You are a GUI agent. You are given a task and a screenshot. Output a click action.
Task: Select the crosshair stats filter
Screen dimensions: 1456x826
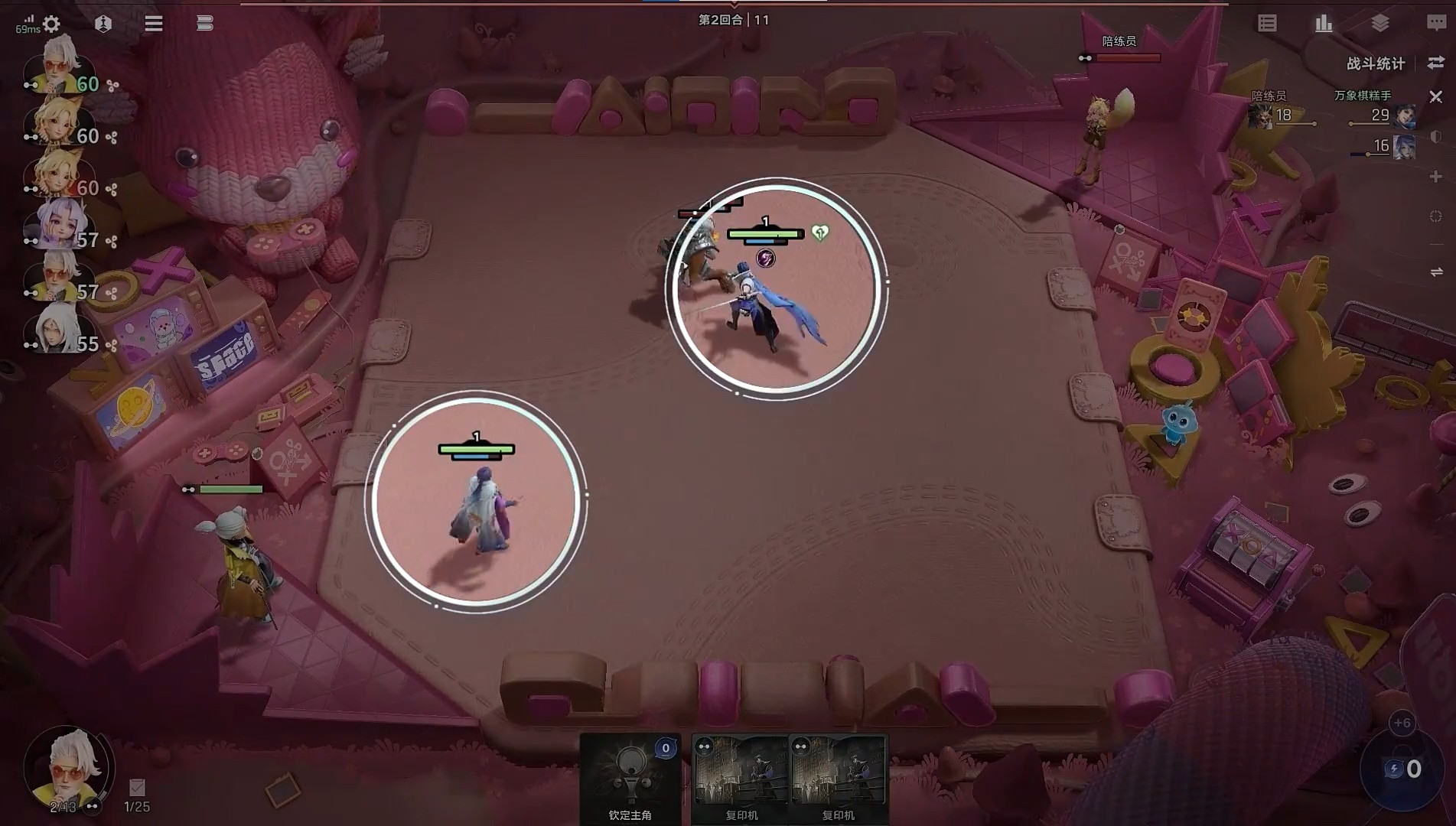click(1436, 216)
